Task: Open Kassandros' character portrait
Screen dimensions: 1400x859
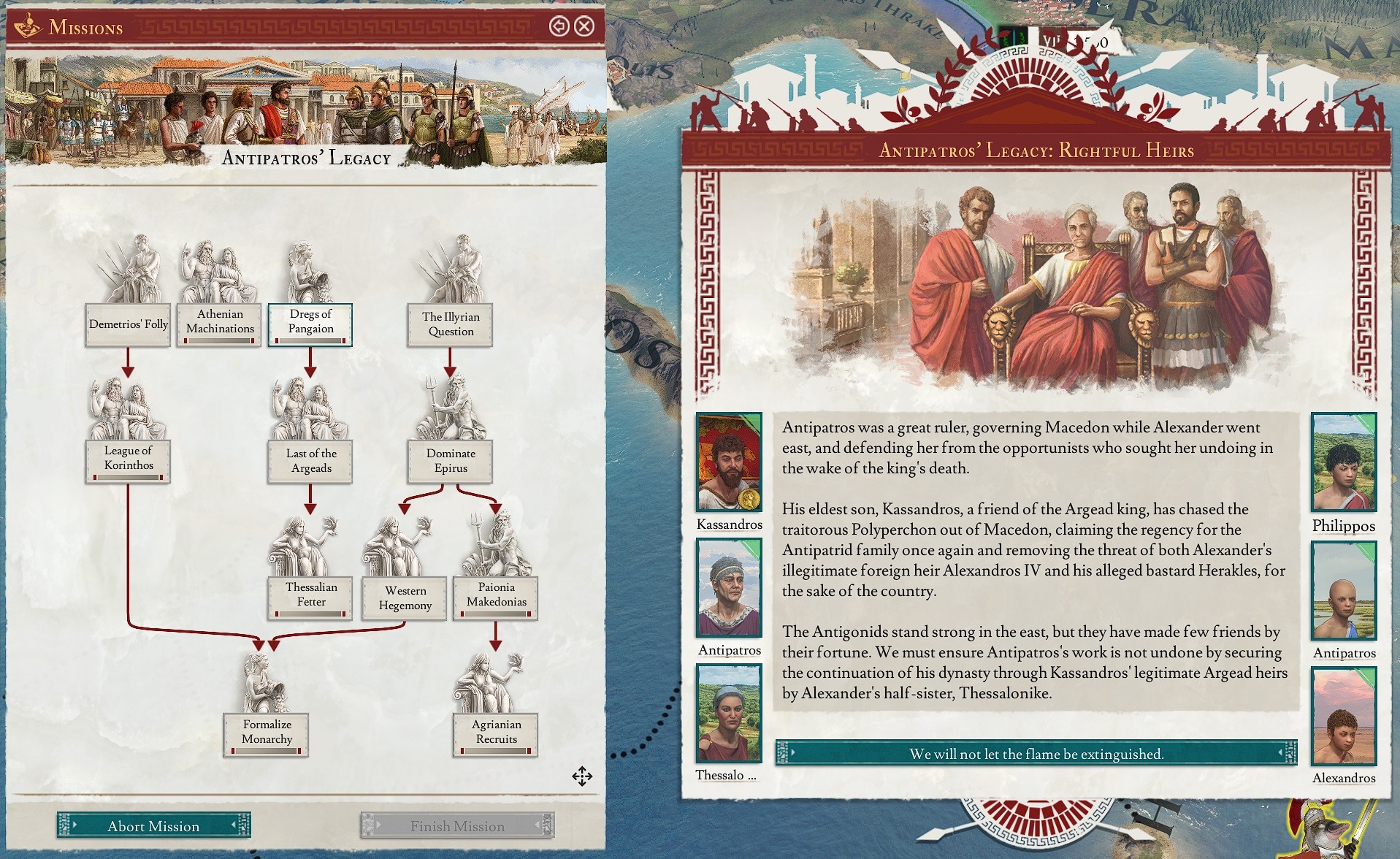Action: (730, 462)
